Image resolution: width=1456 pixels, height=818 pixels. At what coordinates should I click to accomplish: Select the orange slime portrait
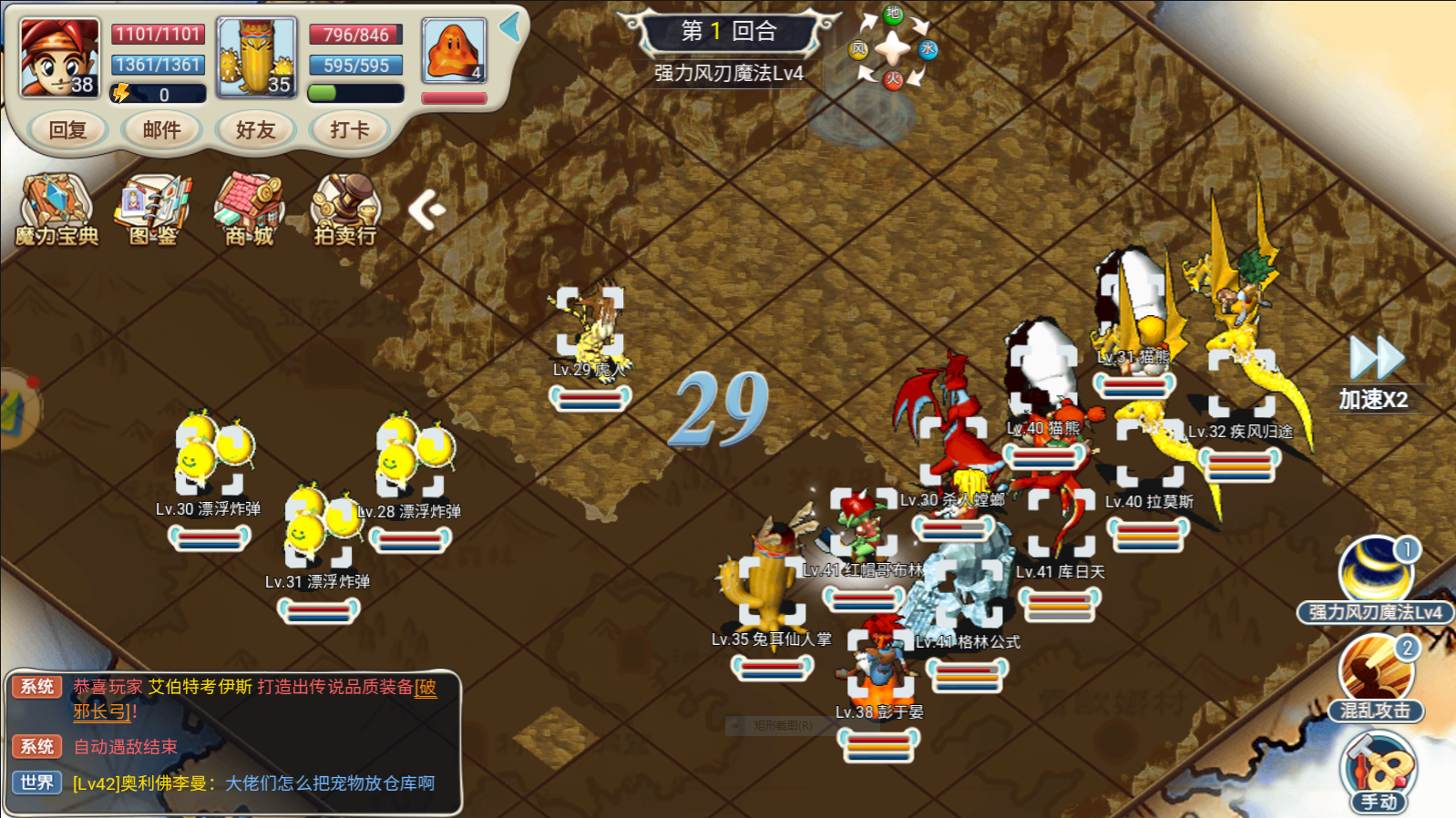pyautogui.click(x=454, y=51)
